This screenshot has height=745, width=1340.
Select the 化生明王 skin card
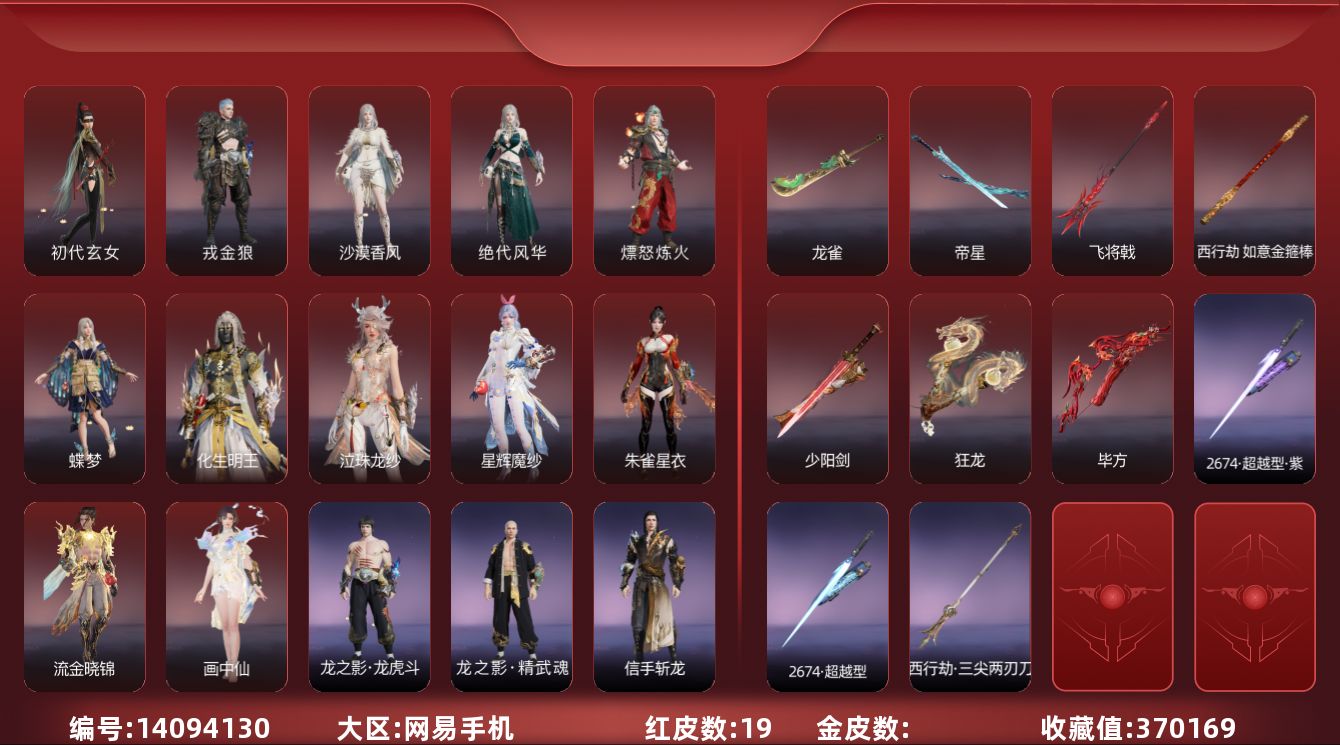227,388
